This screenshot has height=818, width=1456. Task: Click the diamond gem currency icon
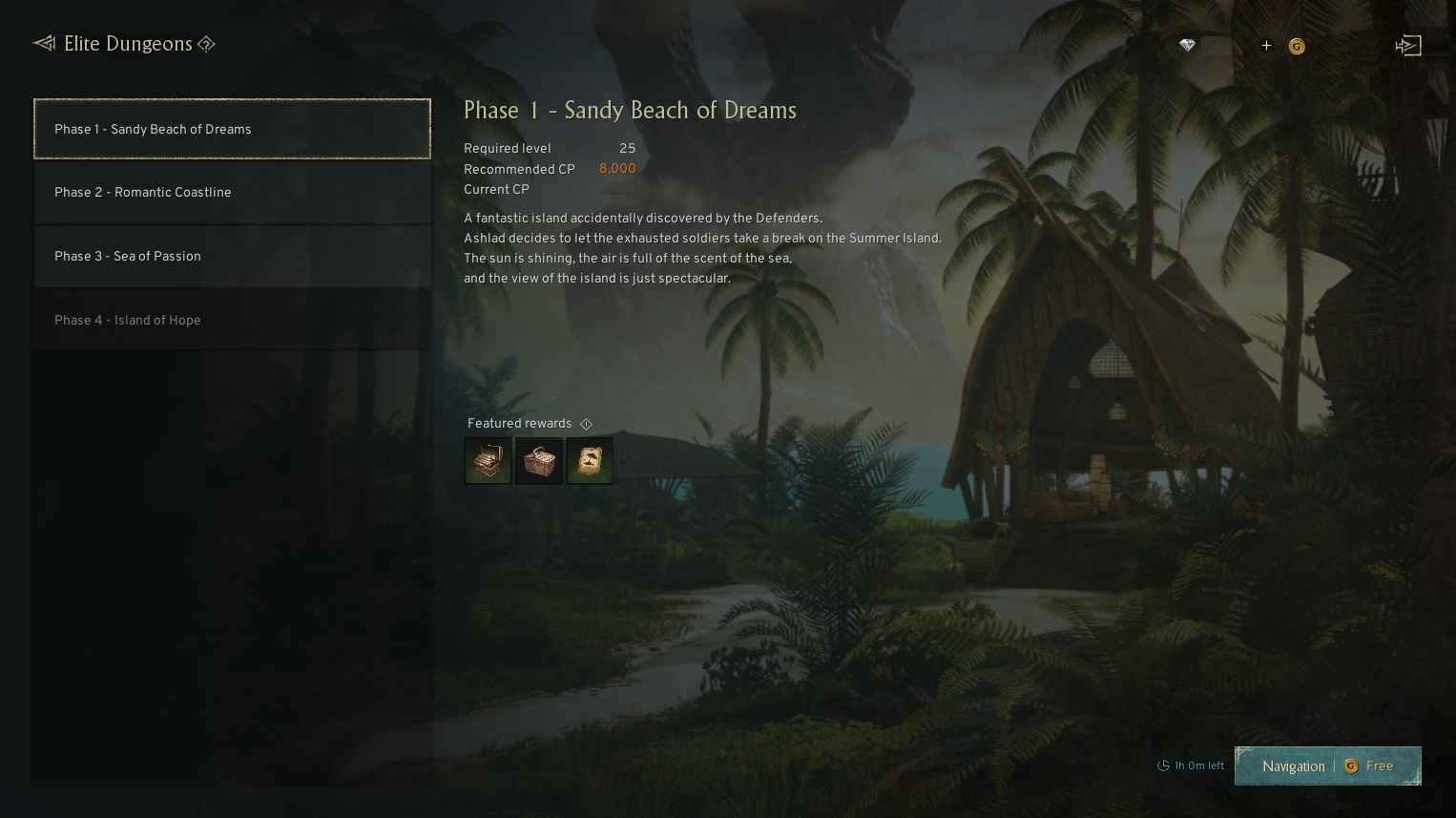(1186, 45)
